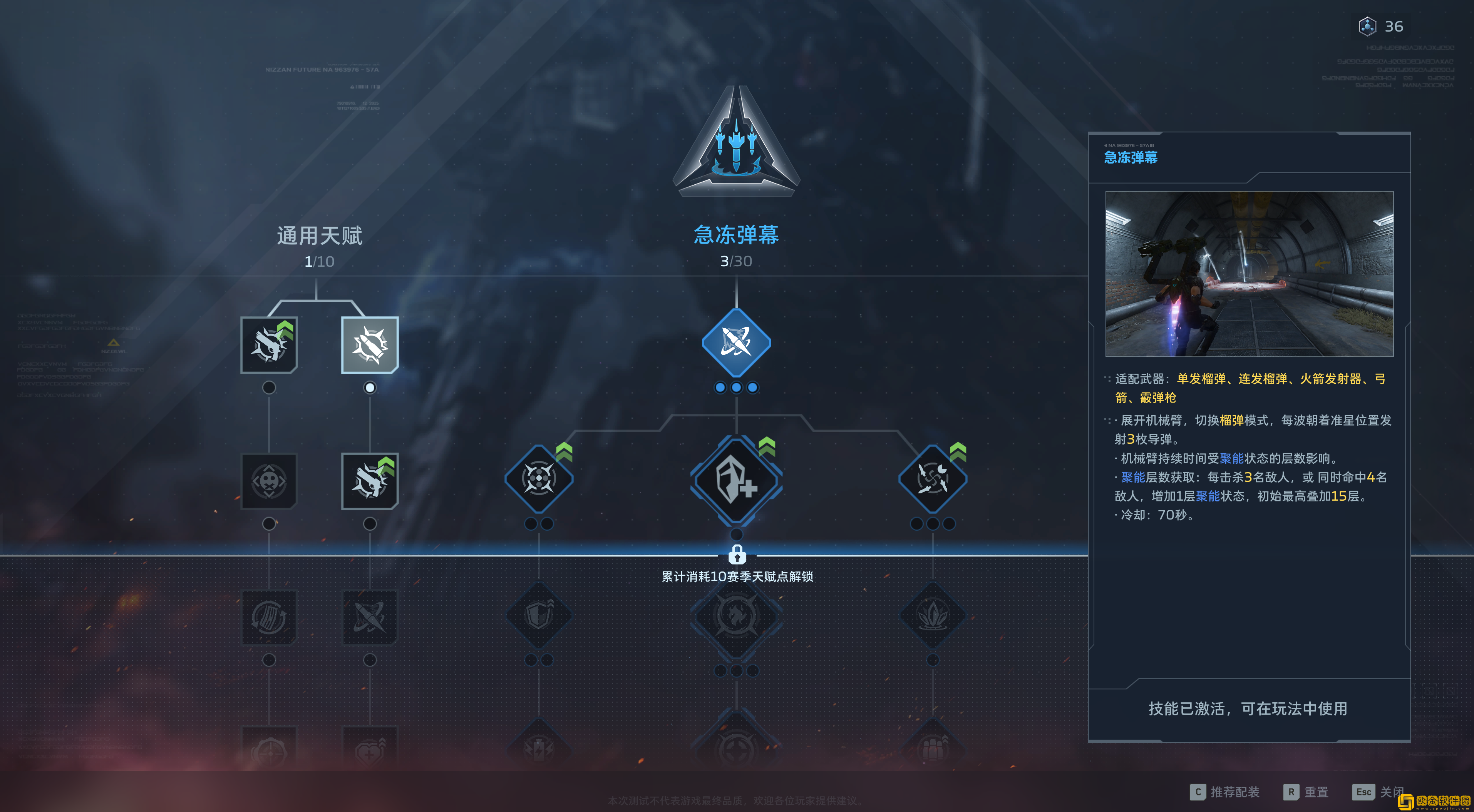The width and height of the screenshot is (1474, 812).
Task: Select the skull target general talent
Action: (x=269, y=481)
